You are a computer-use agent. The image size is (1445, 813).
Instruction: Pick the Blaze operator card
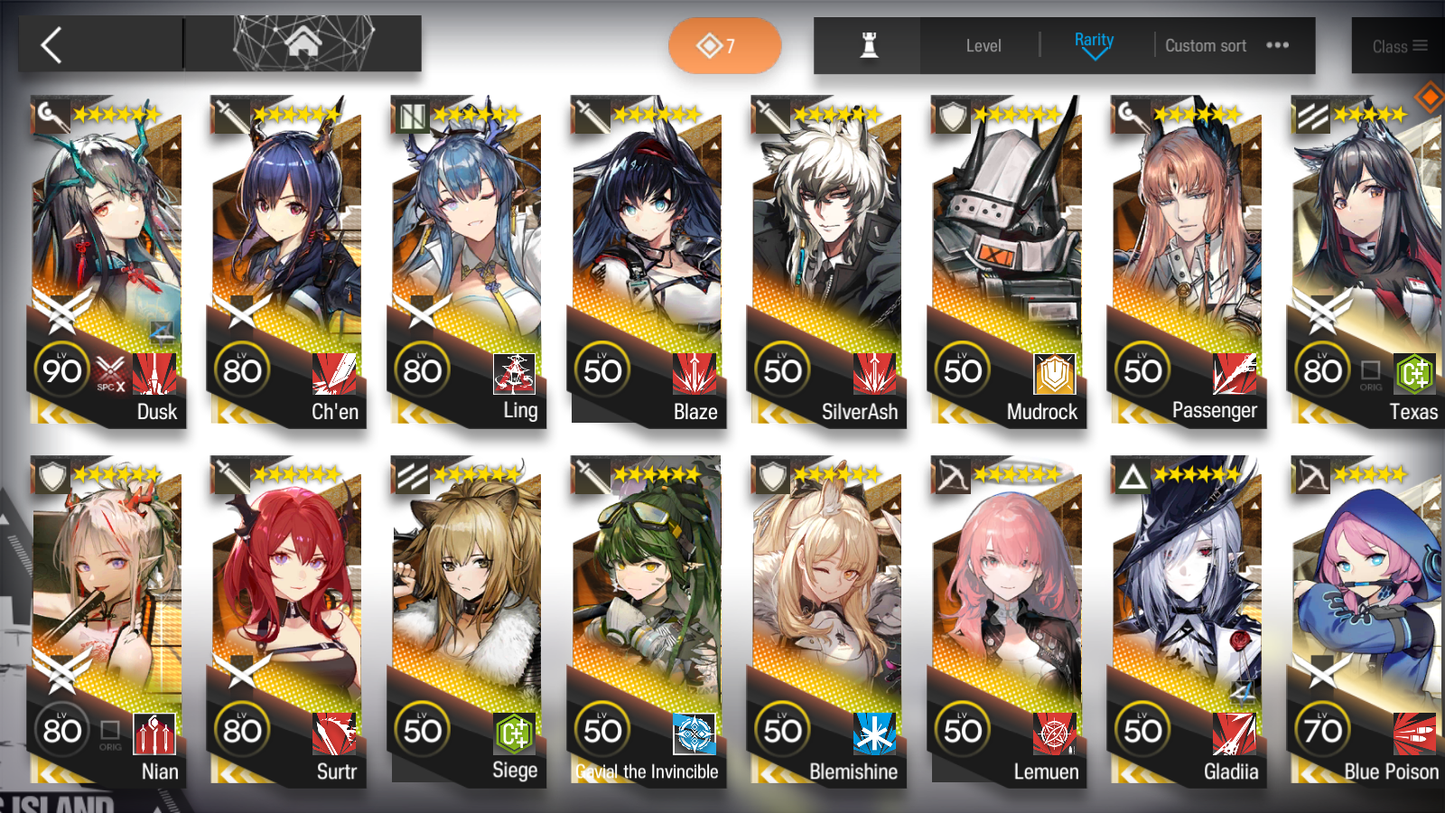(647, 260)
